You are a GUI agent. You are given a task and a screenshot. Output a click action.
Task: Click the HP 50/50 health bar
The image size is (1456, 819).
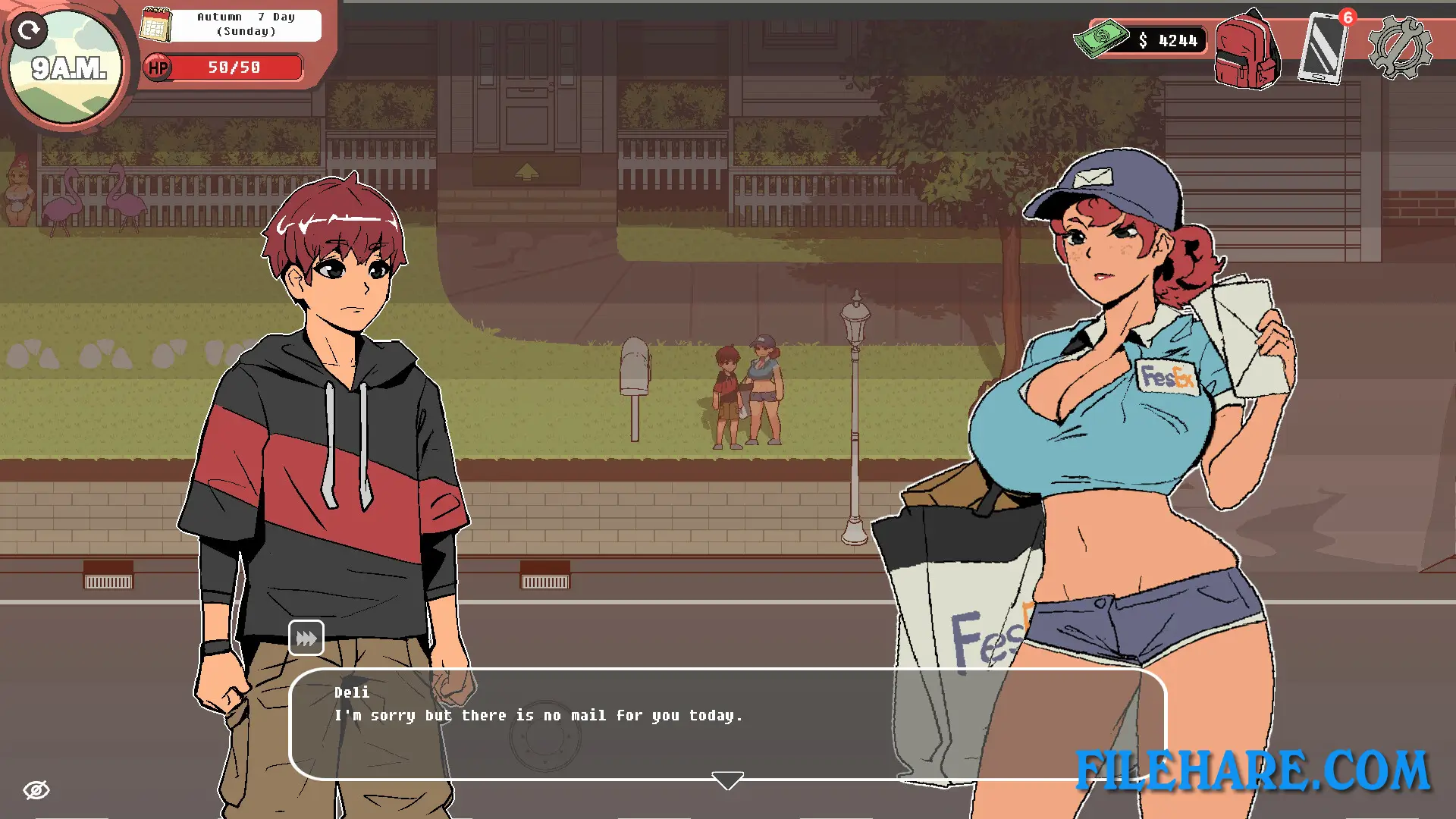pyautogui.click(x=235, y=67)
